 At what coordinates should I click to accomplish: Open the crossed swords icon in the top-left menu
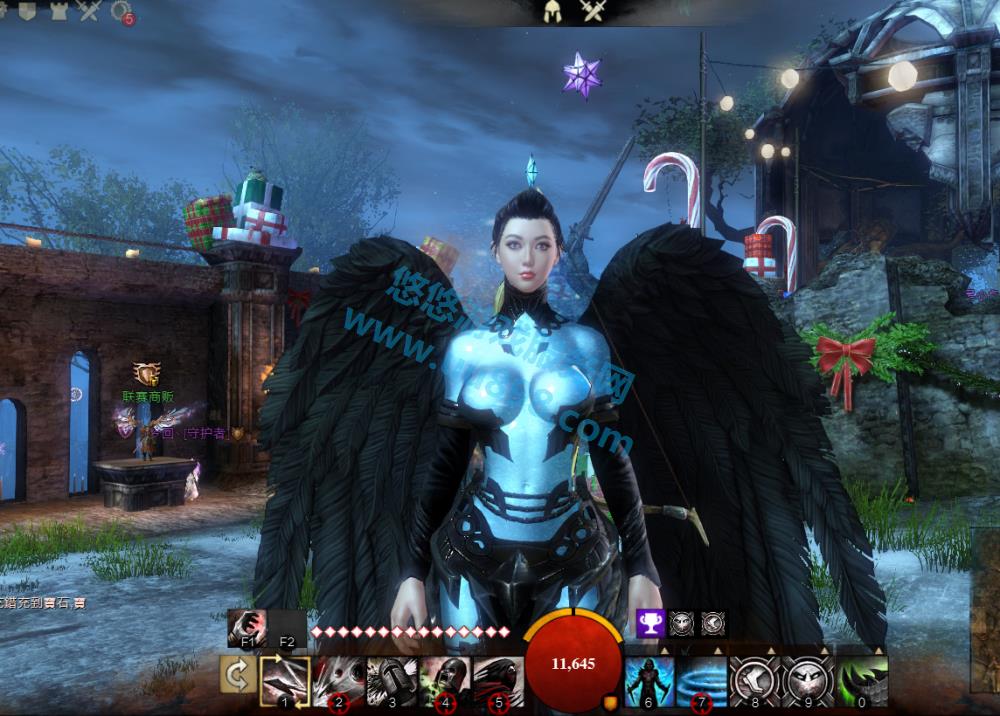90,10
